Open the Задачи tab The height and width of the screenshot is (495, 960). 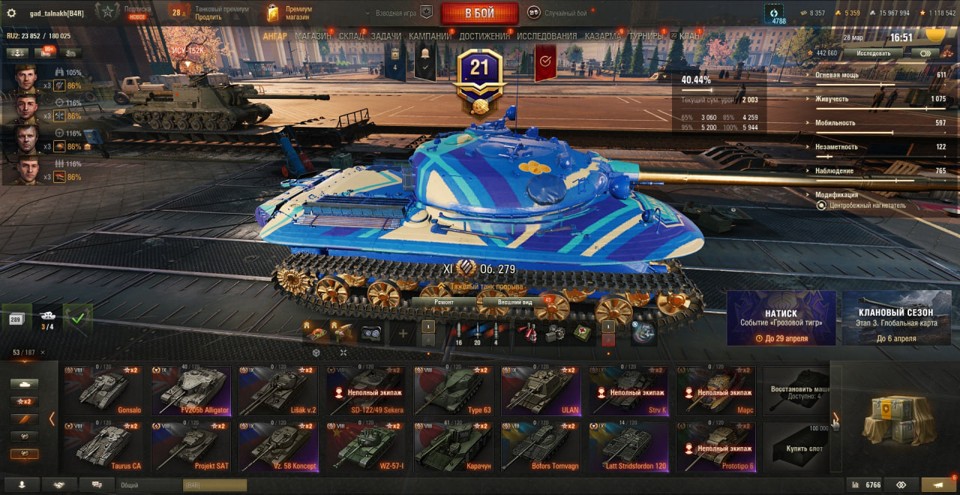386,36
